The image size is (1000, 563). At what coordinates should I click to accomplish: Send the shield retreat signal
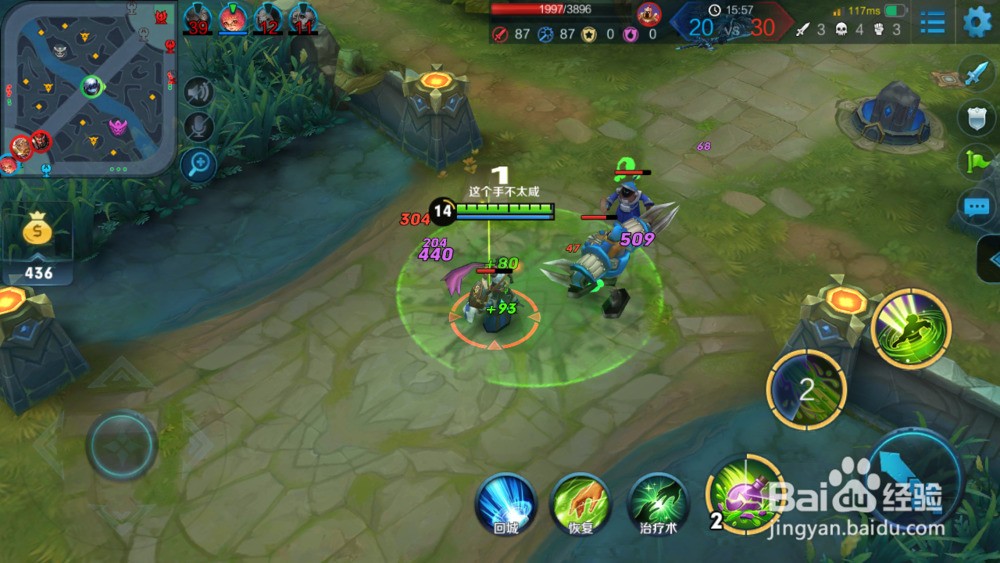click(x=976, y=118)
